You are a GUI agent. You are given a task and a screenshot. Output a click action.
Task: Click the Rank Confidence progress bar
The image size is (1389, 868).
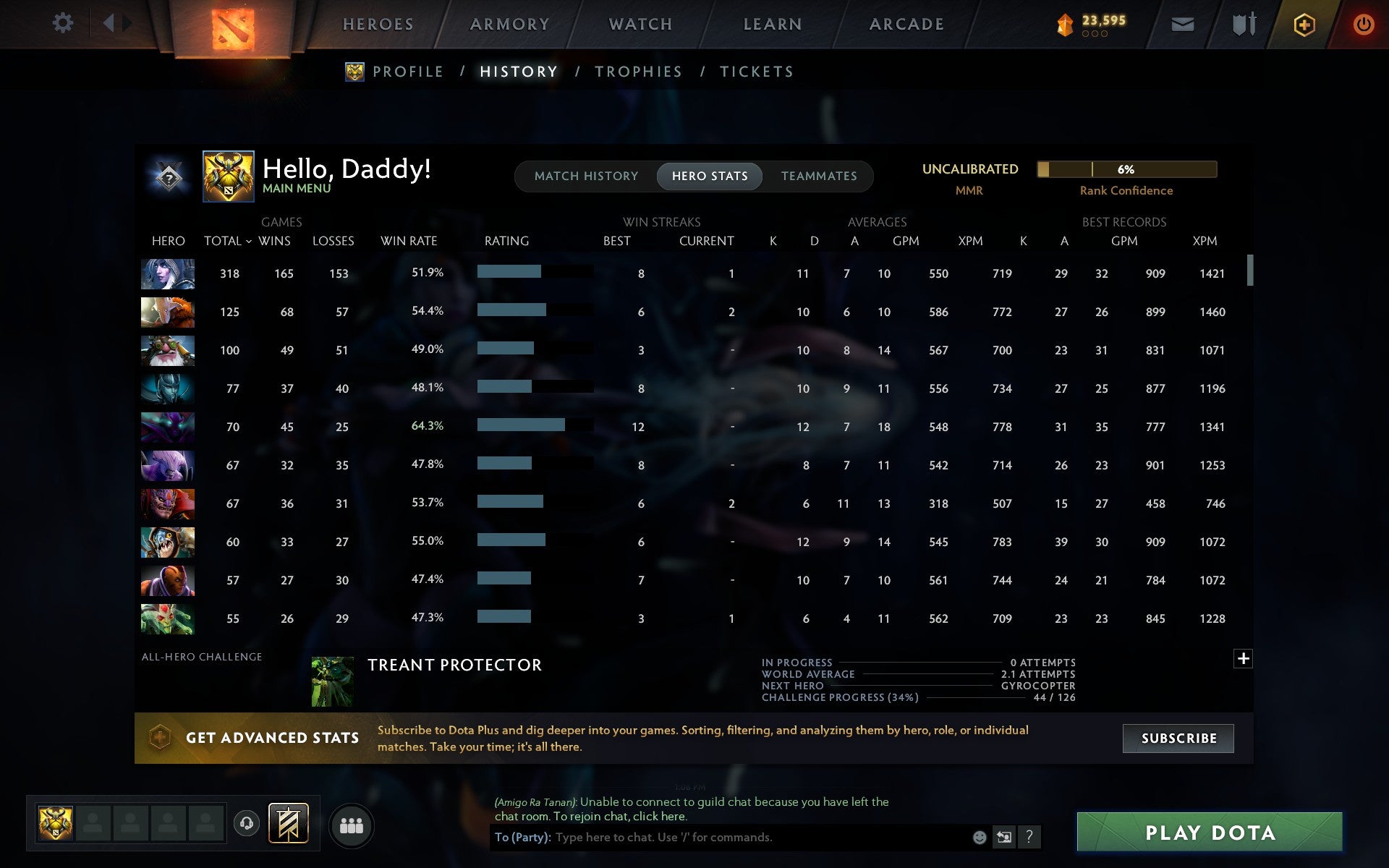coord(1126,169)
